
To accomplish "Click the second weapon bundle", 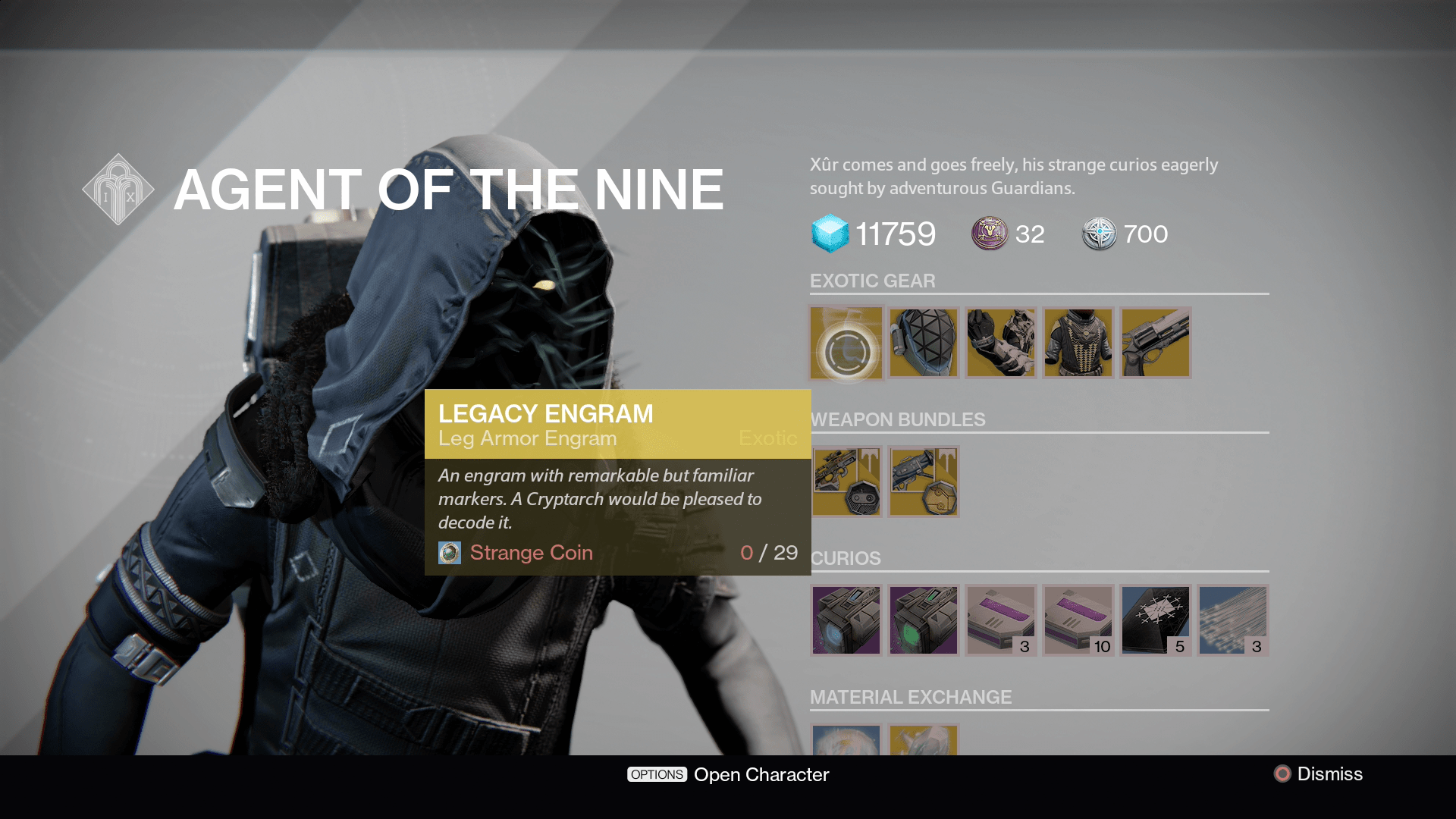I will 923,481.
